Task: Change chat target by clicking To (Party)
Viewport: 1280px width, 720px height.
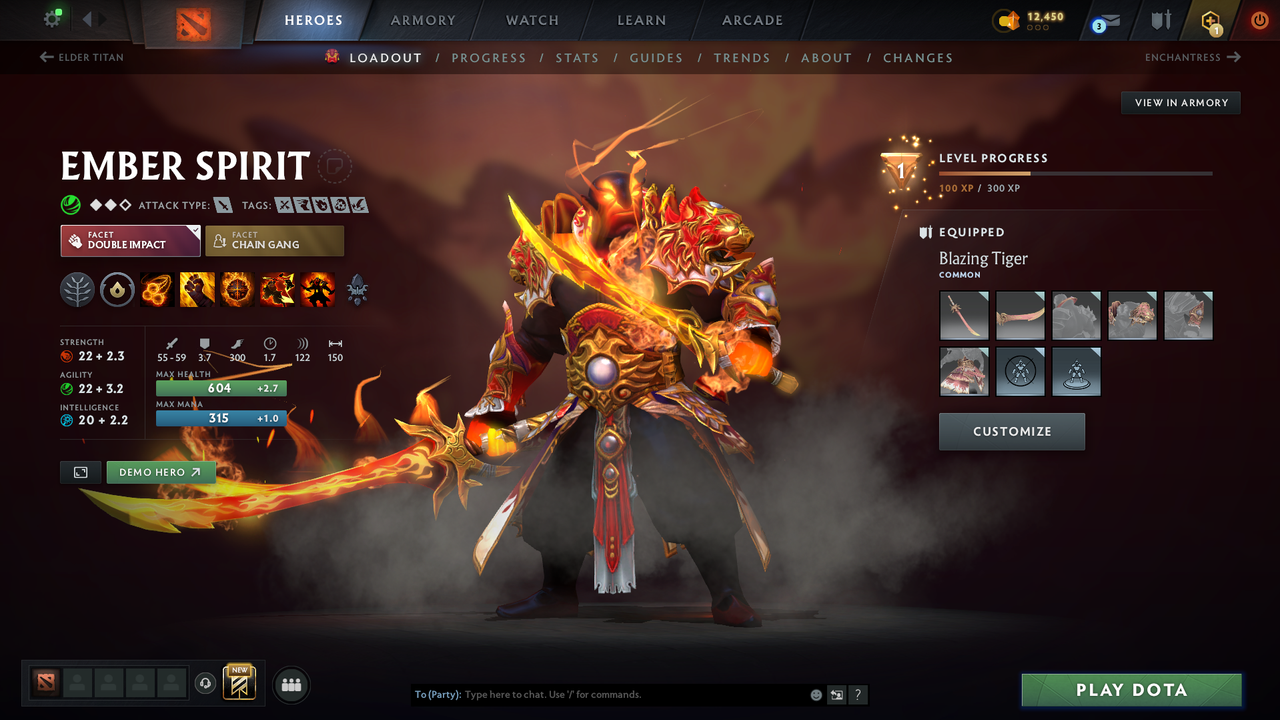Action: [x=440, y=694]
